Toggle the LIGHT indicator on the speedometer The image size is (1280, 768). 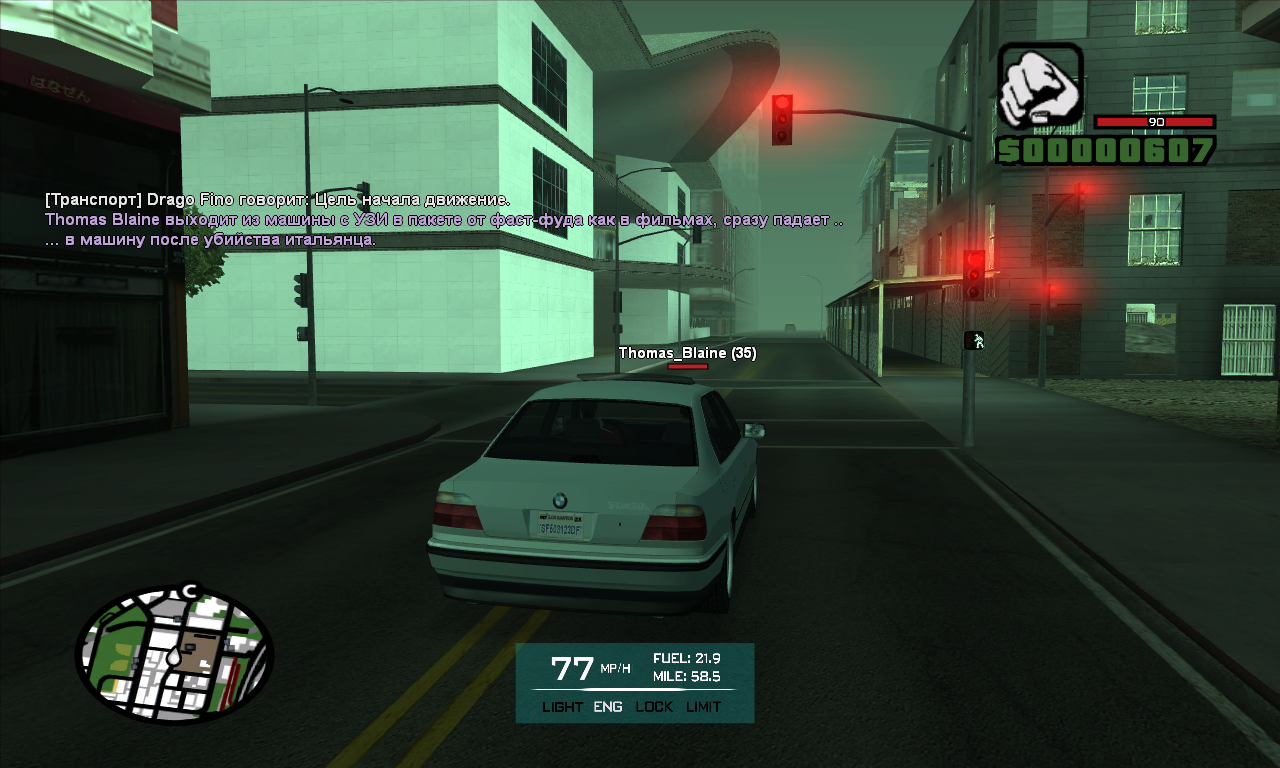(562, 707)
